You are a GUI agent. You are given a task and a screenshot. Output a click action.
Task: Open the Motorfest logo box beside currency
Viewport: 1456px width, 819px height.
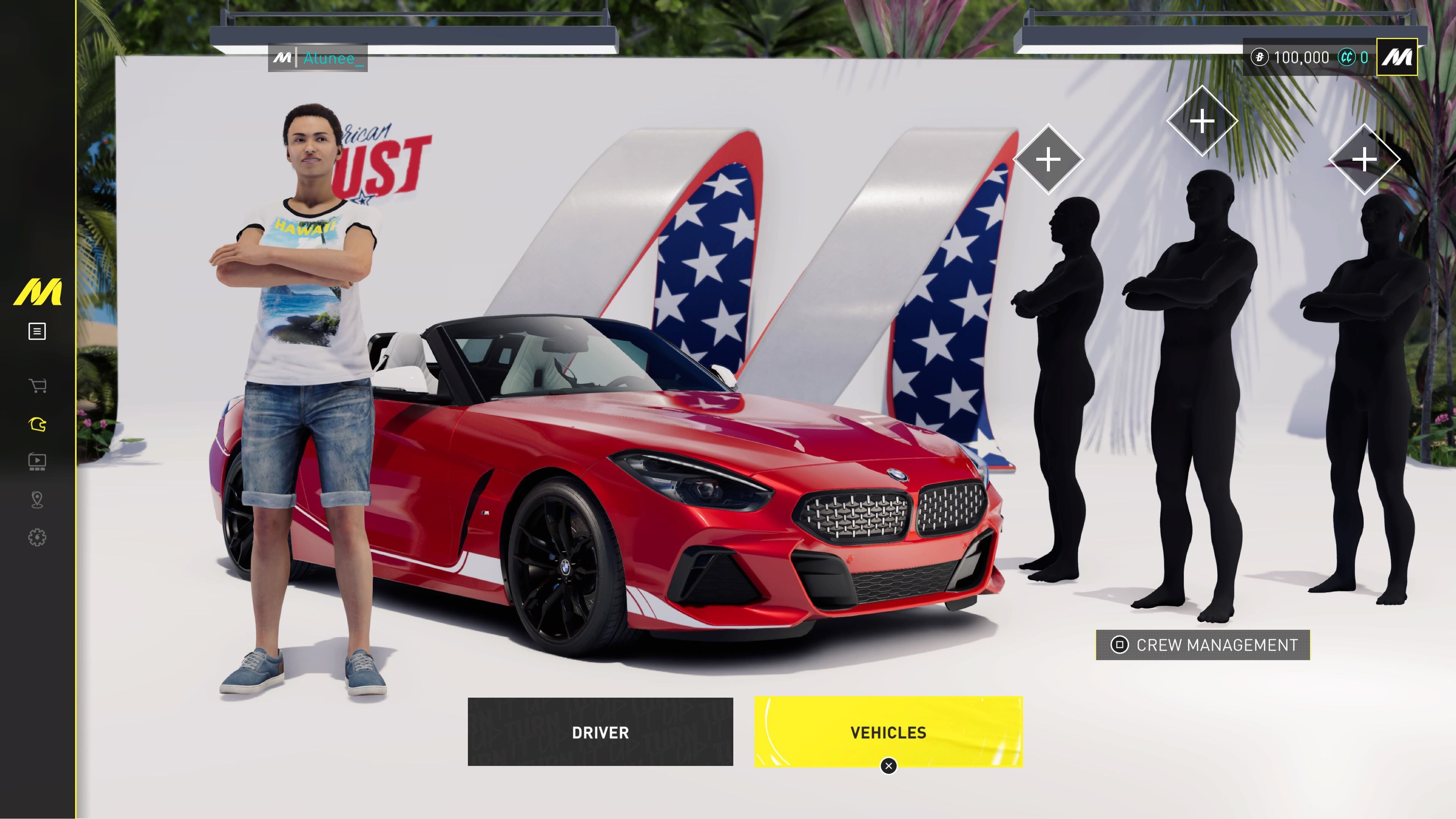tap(1396, 57)
